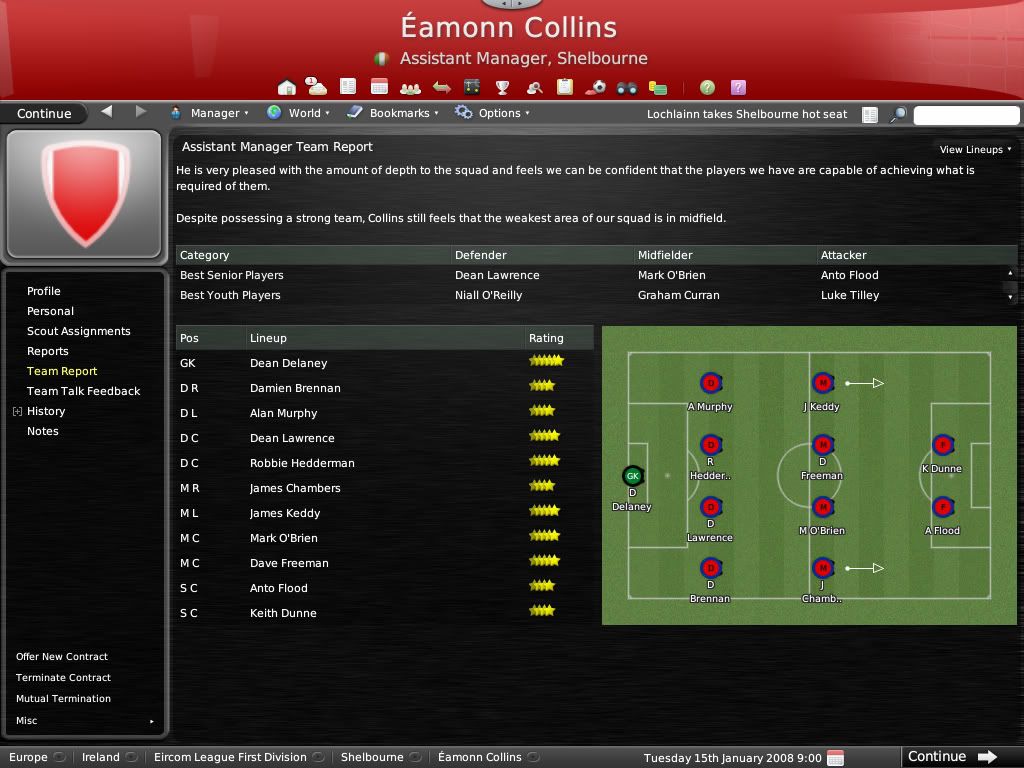Screen dimensions: 1024x768
Task: Click the search text field
Action: (x=966, y=115)
